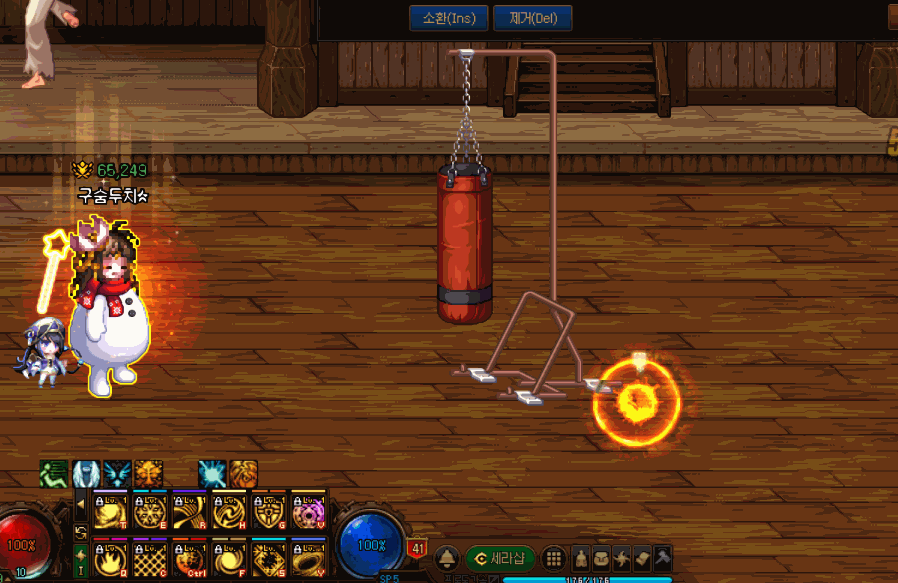Click the 소환(Ins) summon button
The height and width of the screenshot is (583, 898).
448,18
